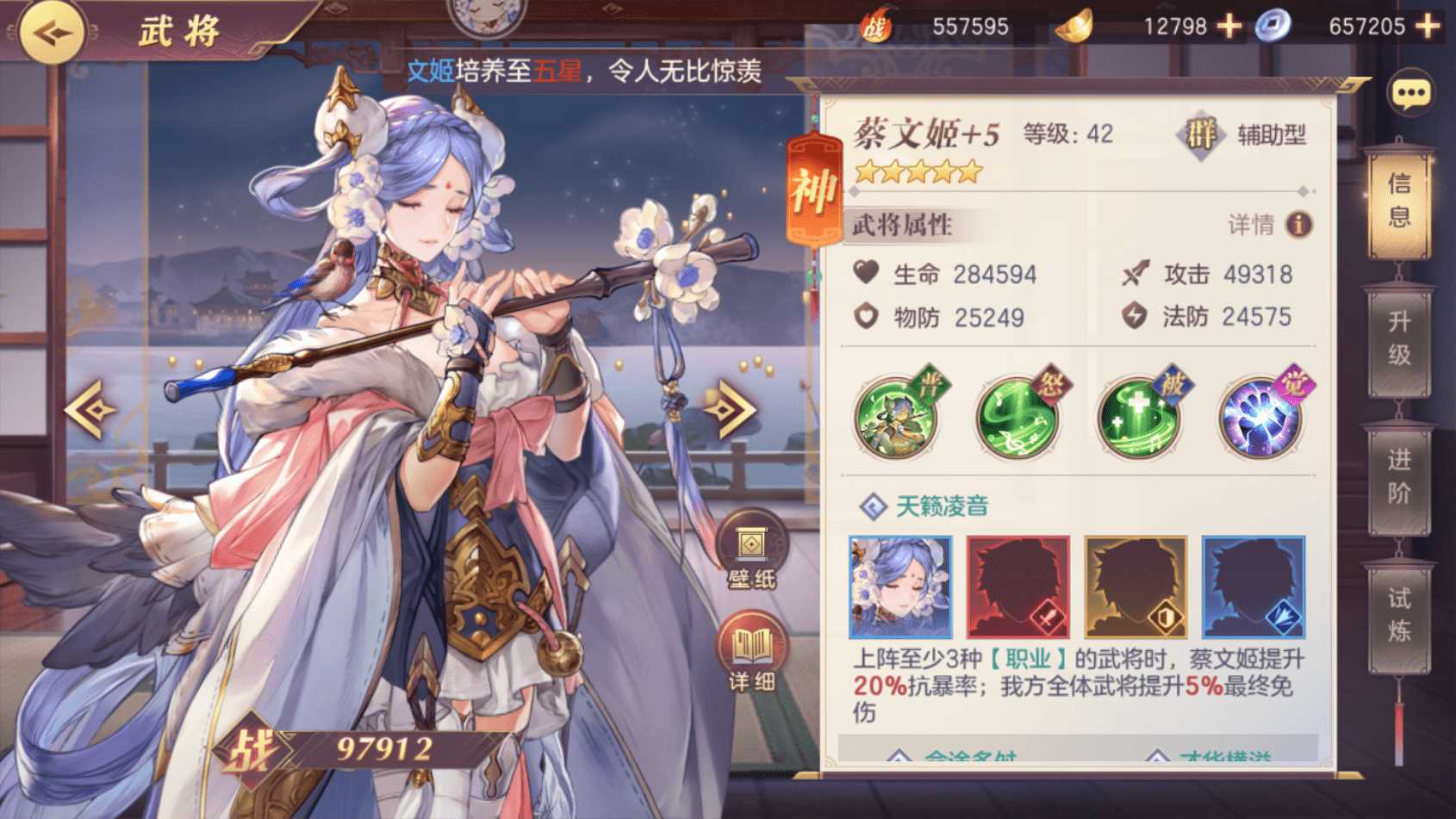Open the awakening (觉) skill icon

(x=1260, y=416)
